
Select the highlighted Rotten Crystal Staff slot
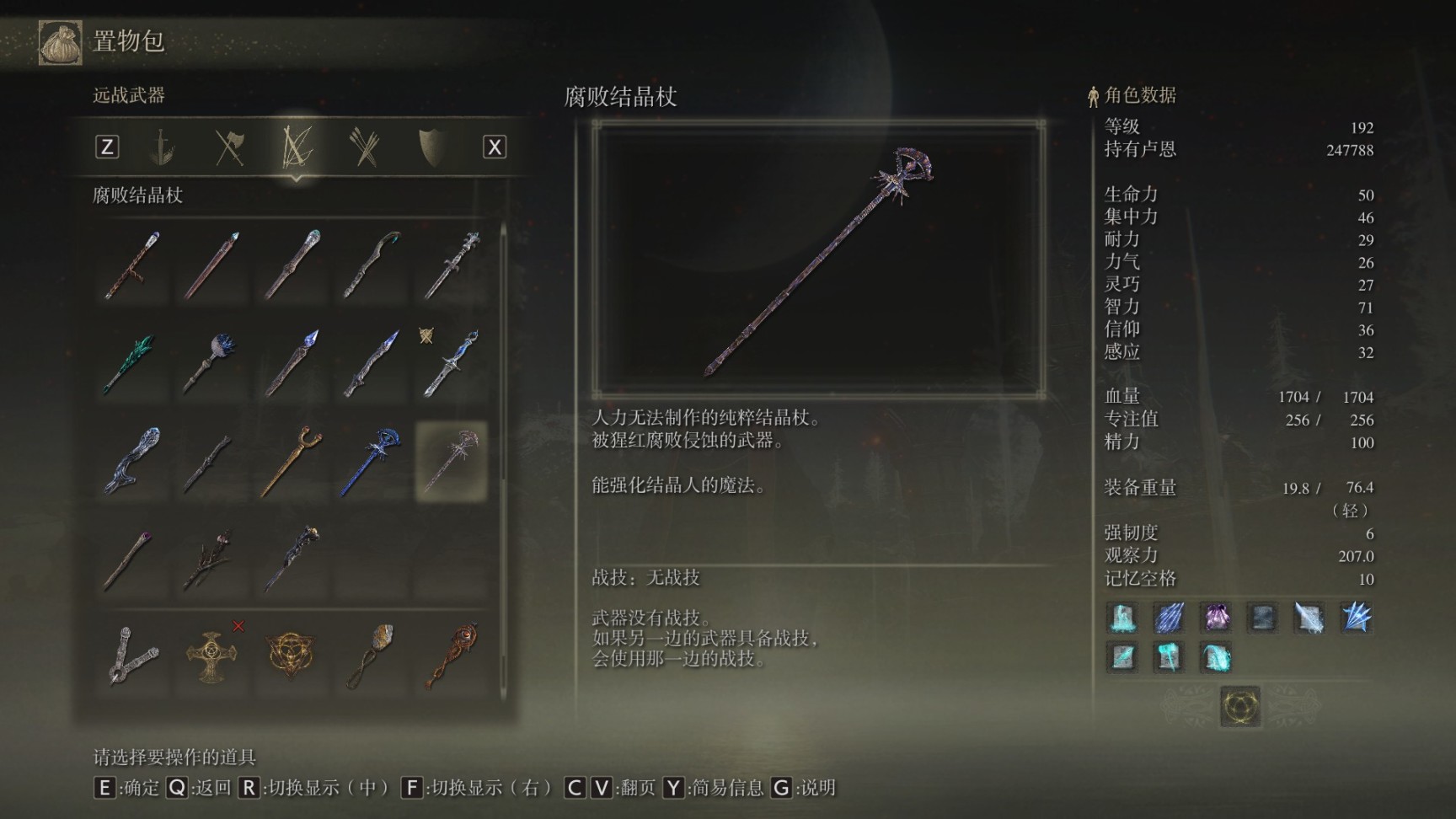[452, 460]
